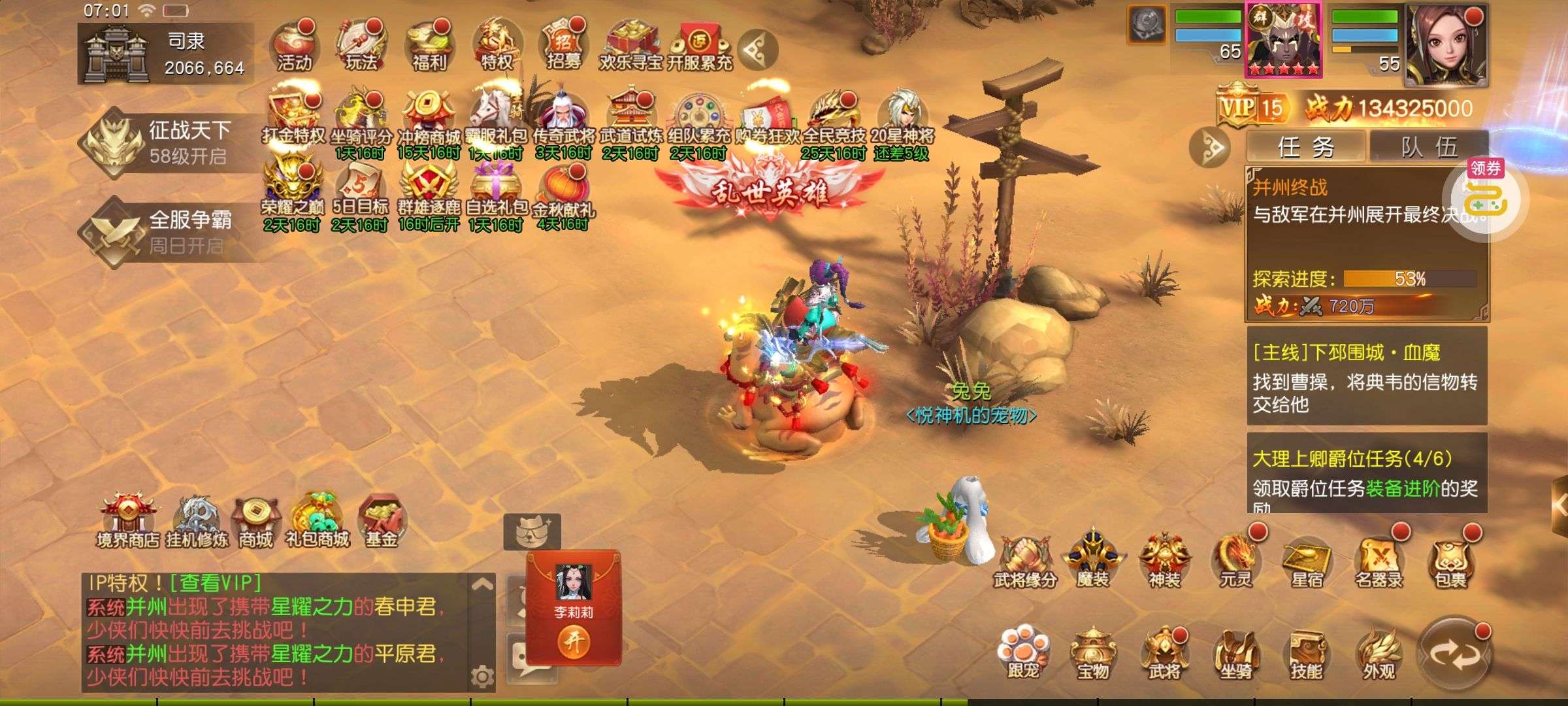The height and width of the screenshot is (706, 1568).
Task: Select the 任务 quest tab
Action: [1305, 146]
